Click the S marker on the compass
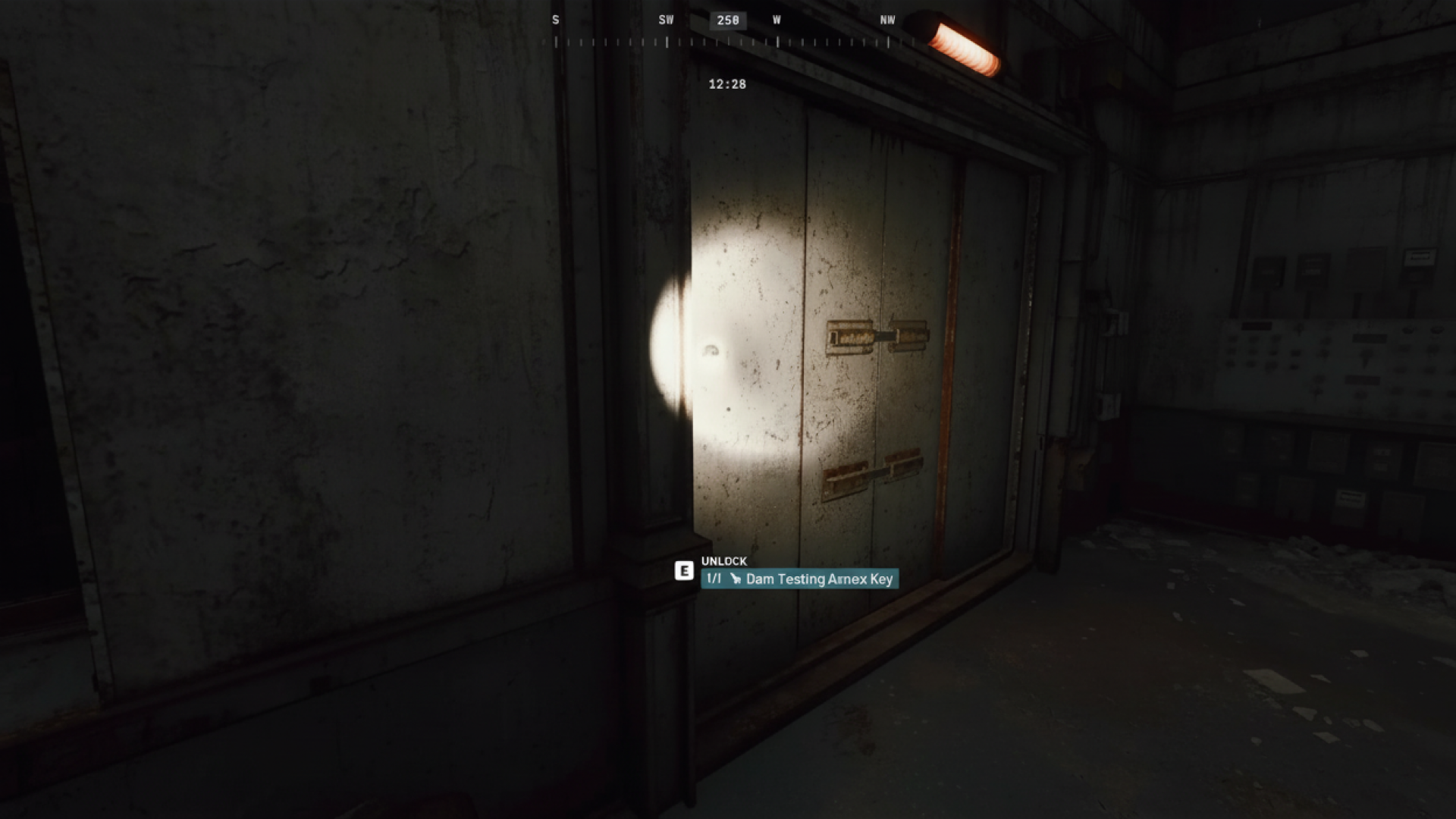The image size is (1456, 819). [x=556, y=20]
